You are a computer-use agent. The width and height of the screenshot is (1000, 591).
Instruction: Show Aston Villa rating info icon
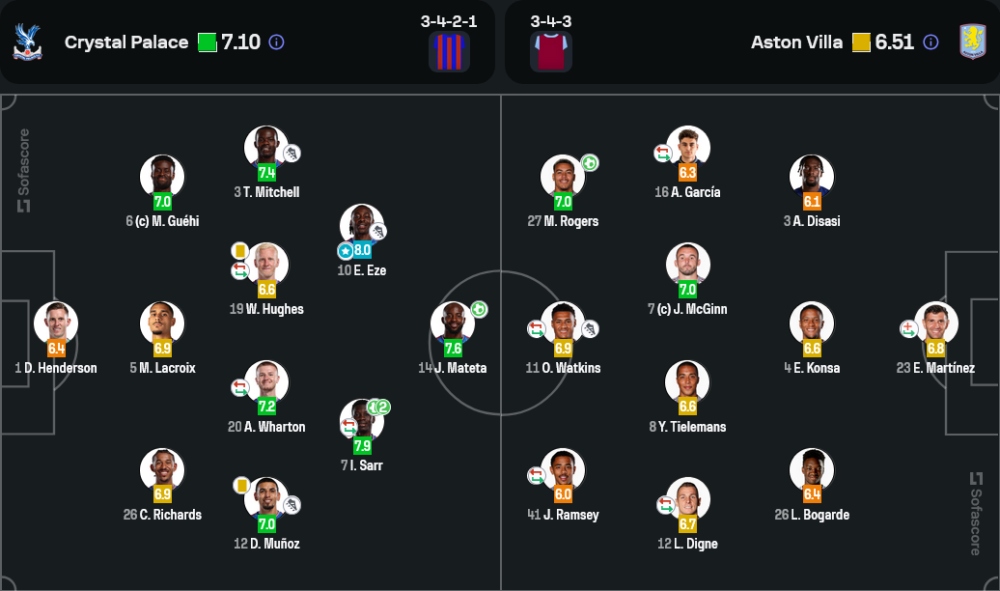(x=931, y=42)
